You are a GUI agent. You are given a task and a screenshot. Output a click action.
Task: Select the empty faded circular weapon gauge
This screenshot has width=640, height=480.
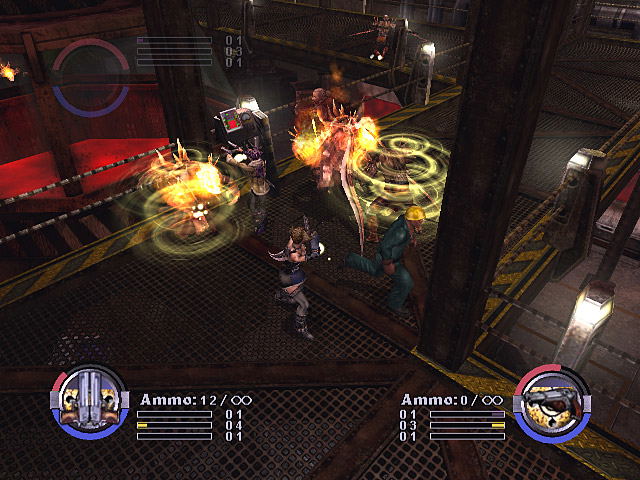[90, 76]
